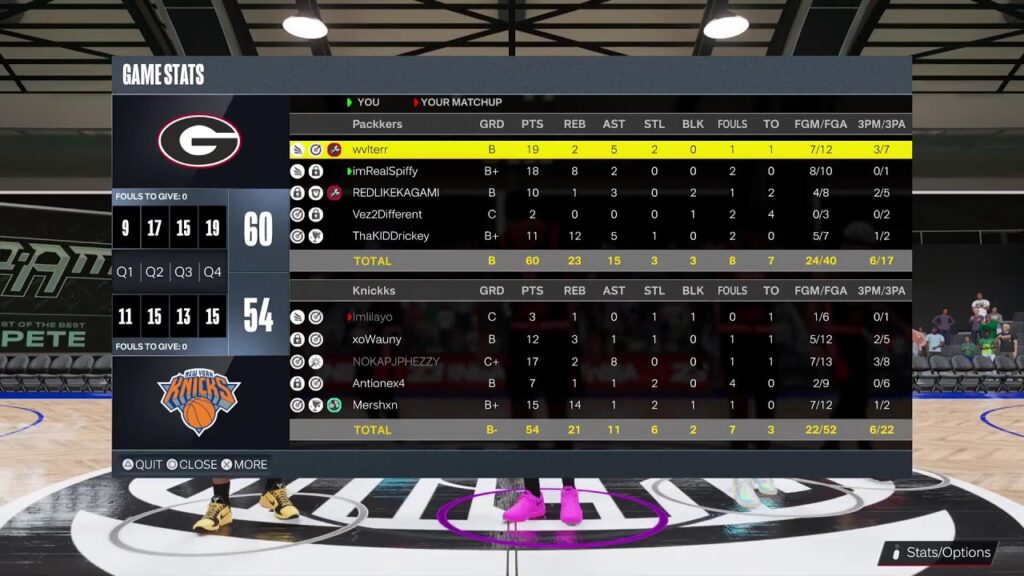Select the Packkers team total row

pos(600,261)
